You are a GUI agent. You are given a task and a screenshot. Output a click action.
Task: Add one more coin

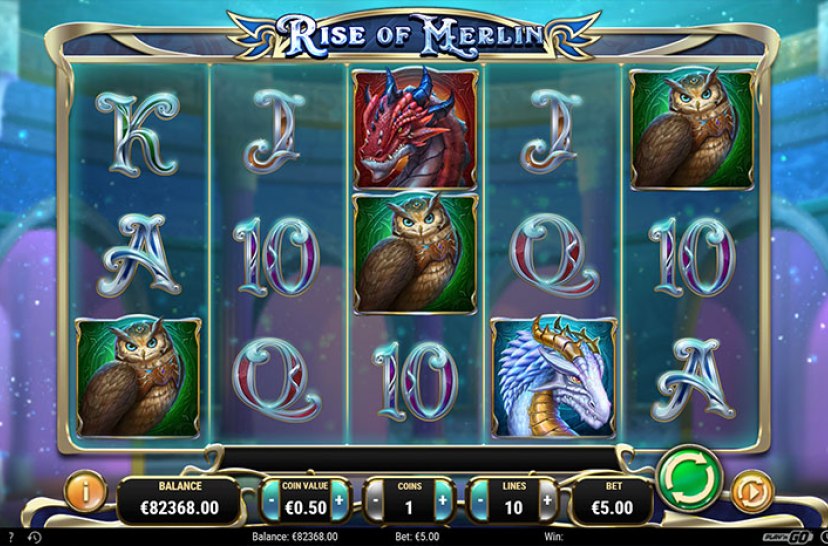[444, 498]
